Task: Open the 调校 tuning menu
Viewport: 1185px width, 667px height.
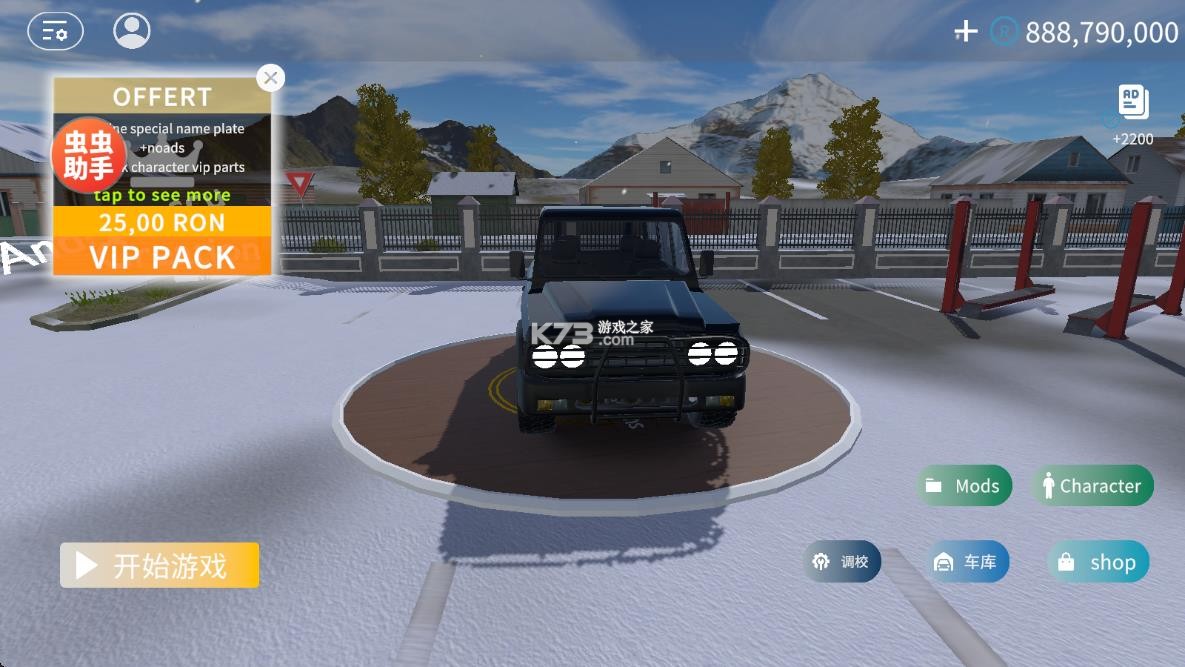Action: click(842, 562)
